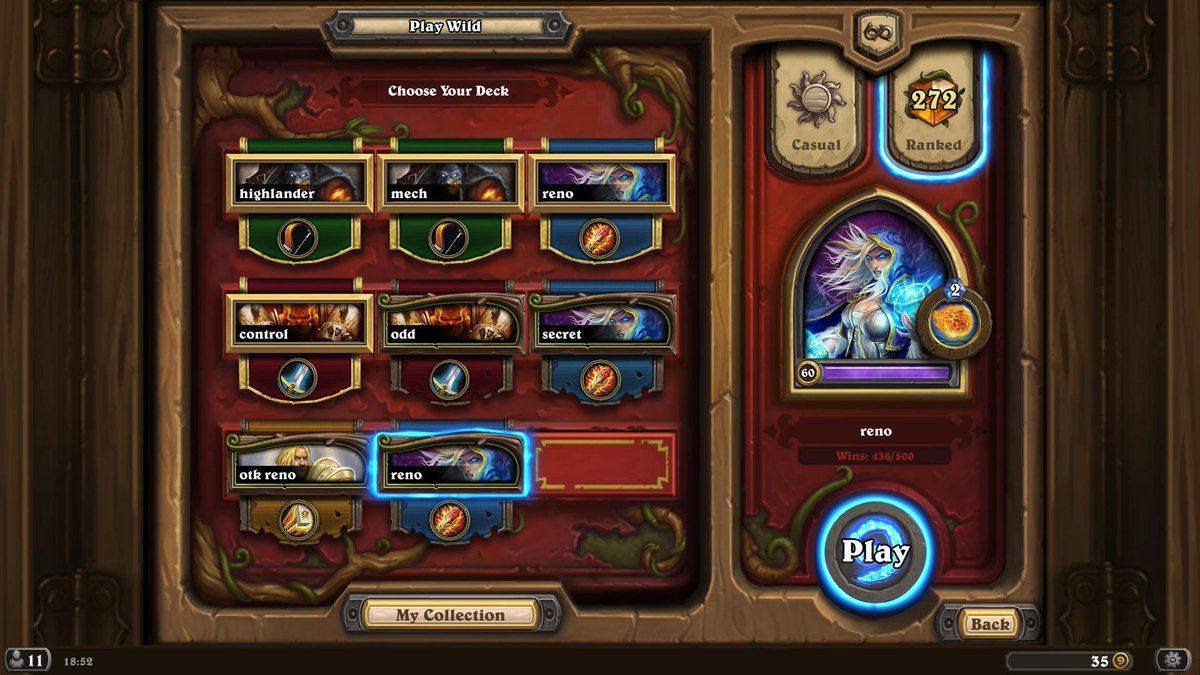The height and width of the screenshot is (675, 1200).
Task: Choose the mech deck
Action: (x=450, y=183)
